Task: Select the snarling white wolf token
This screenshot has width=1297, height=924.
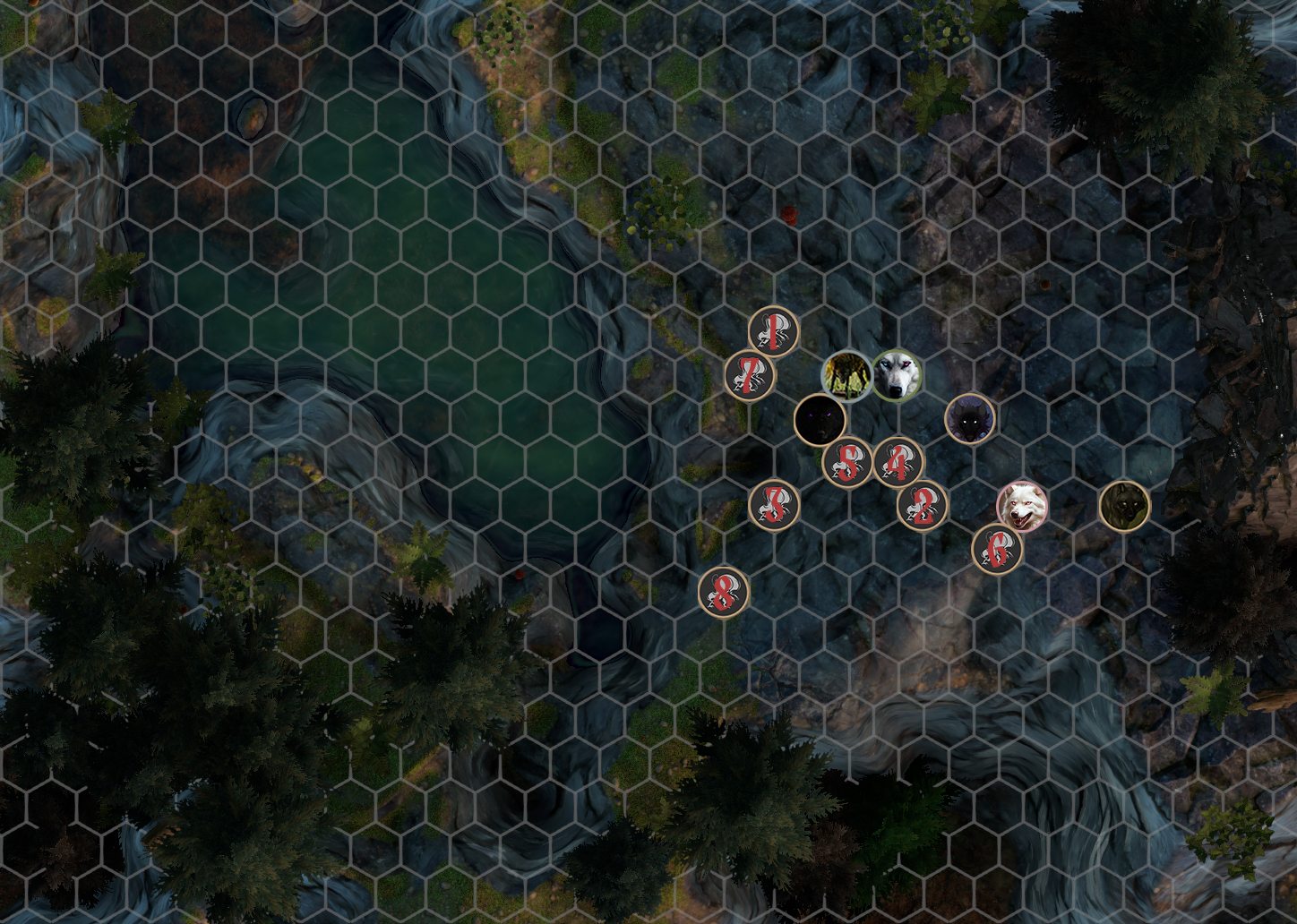Action: point(1022,506)
